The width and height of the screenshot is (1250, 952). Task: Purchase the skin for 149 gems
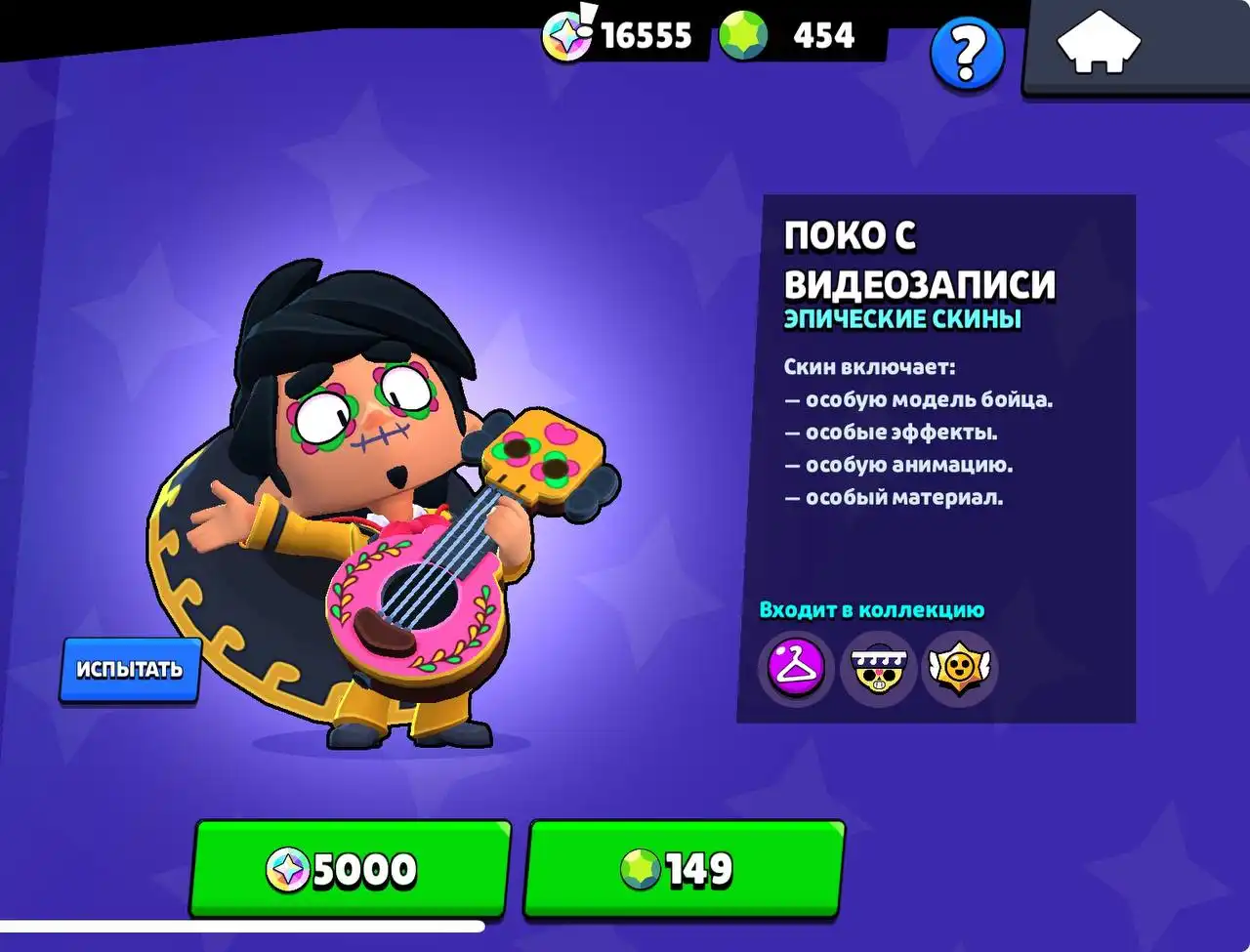click(x=684, y=869)
